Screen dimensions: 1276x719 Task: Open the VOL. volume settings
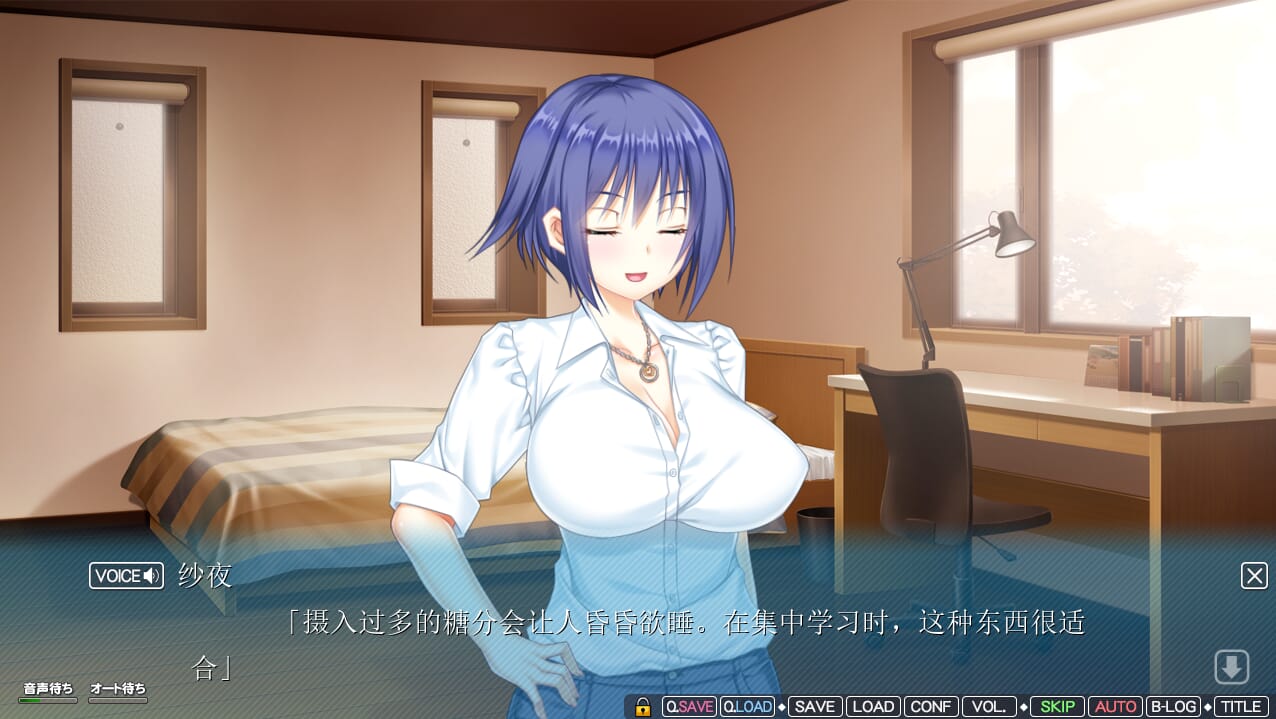[990, 706]
